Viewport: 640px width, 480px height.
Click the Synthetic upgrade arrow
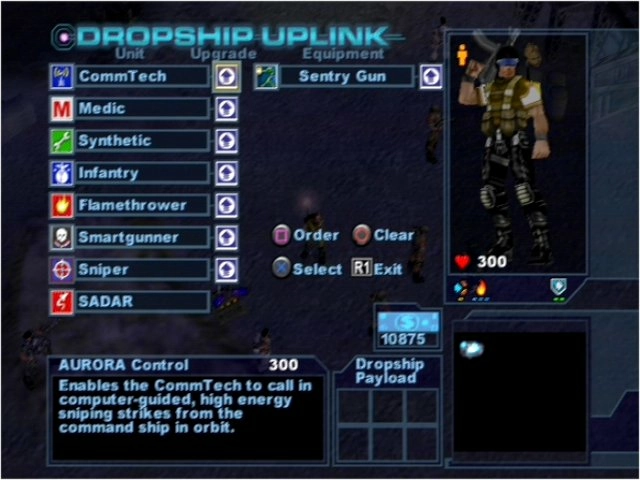click(227, 141)
